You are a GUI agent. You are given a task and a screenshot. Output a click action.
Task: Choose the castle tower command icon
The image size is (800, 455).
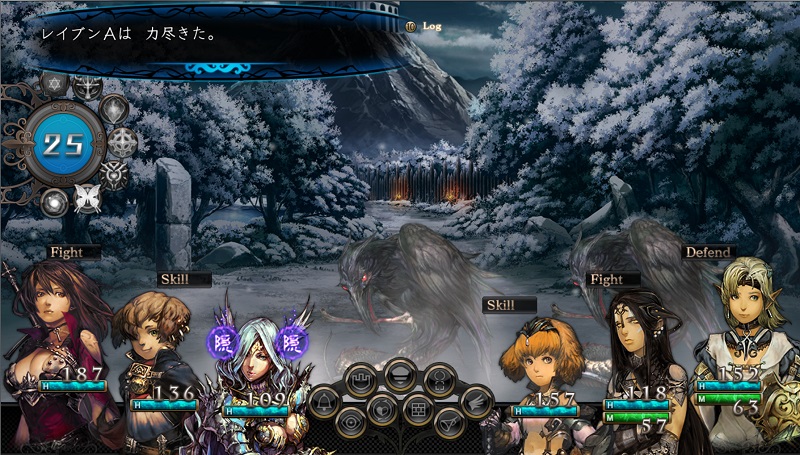[x=361, y=380]
